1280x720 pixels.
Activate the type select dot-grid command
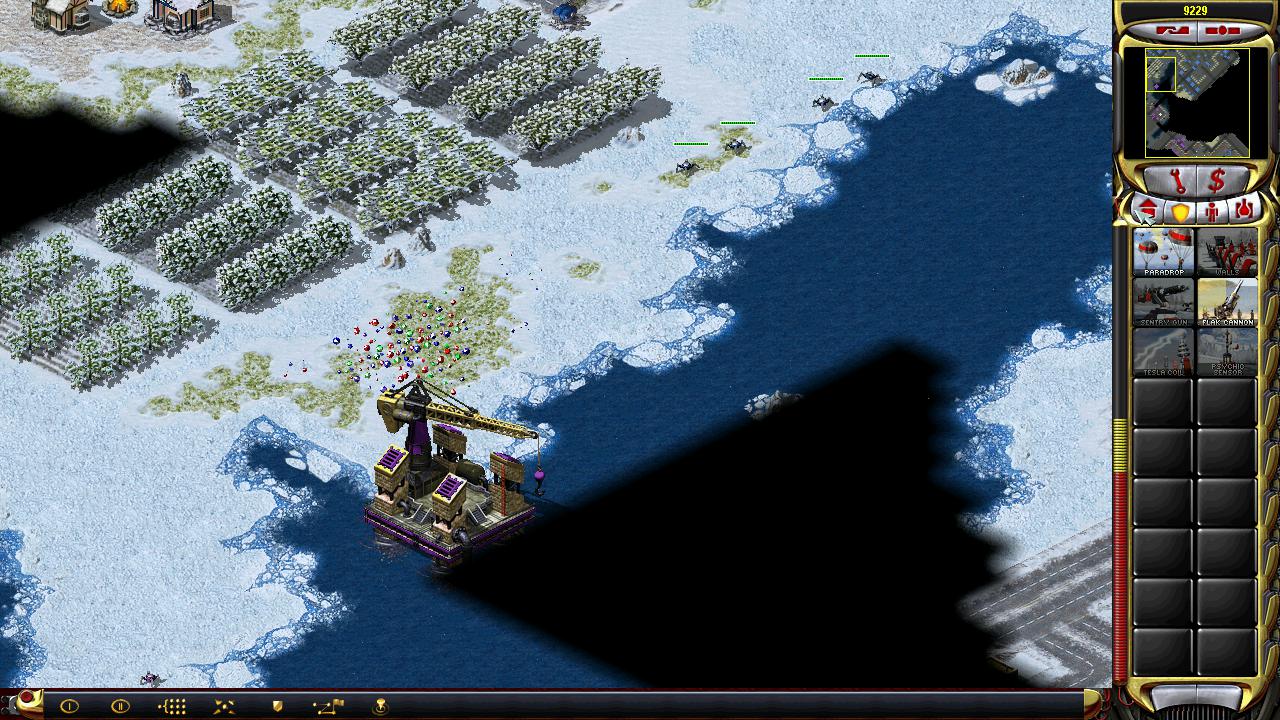click(172, 706)
